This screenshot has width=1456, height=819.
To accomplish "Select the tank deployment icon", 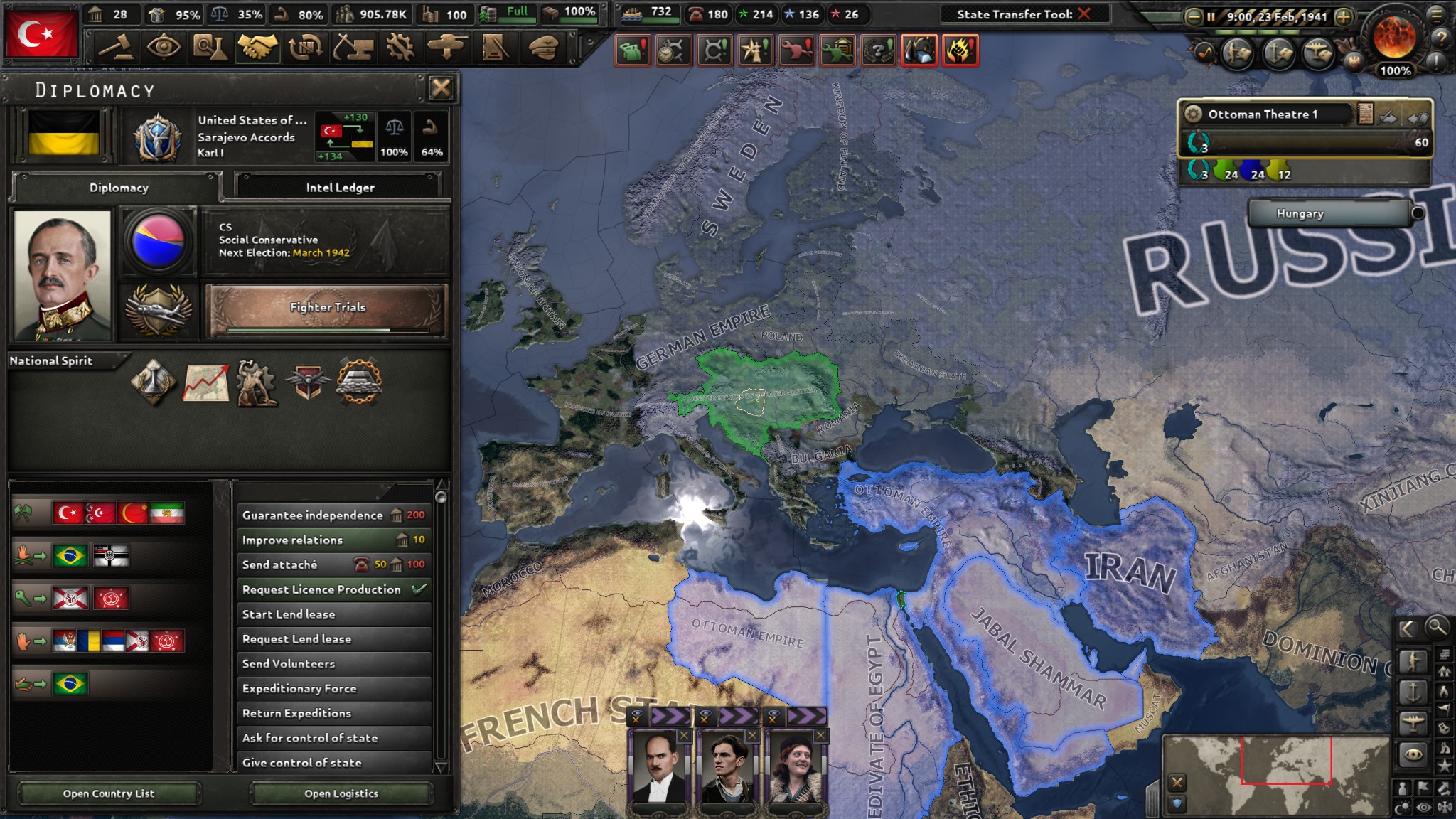I will pyautogui.click(x=446, y=48).
